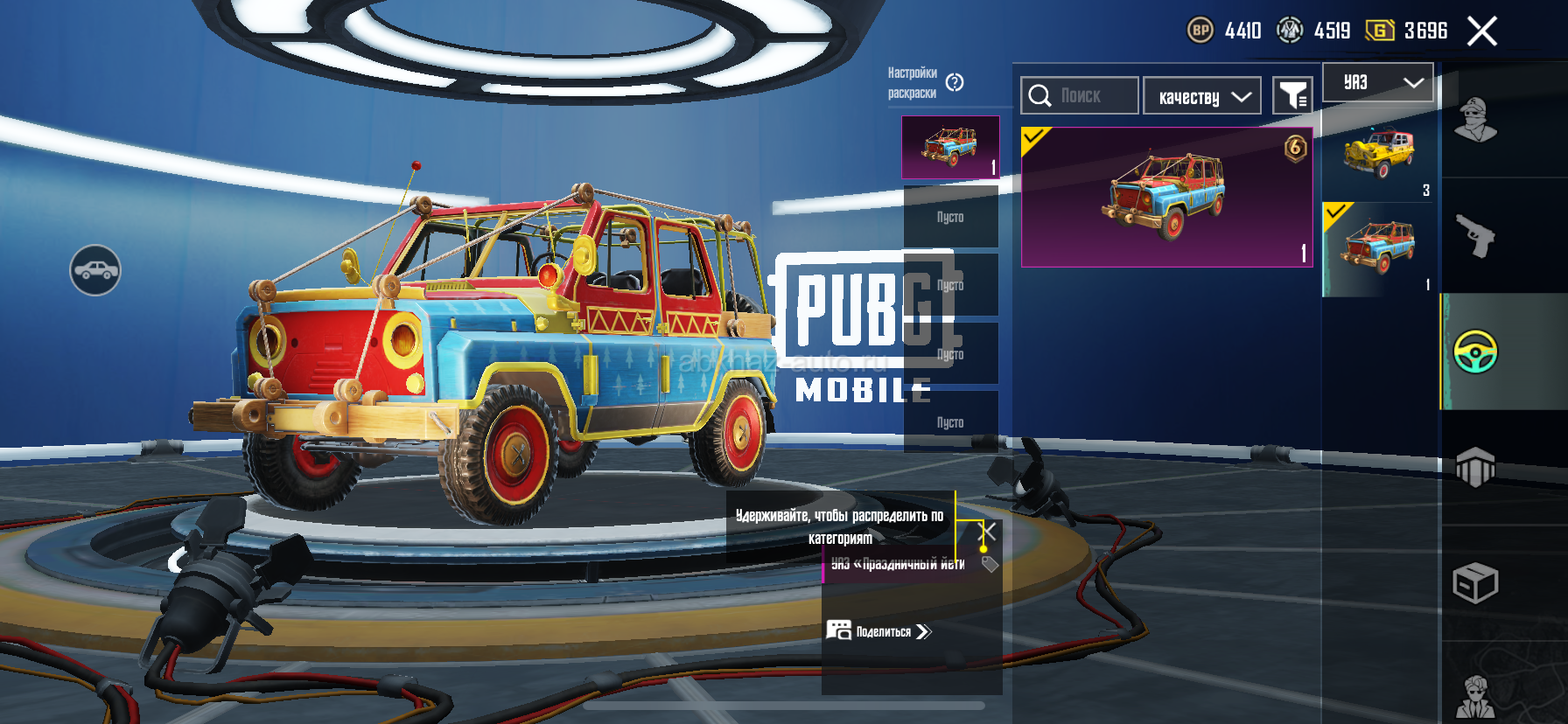1568x724 pixels.
Task: Dismiss the category hint tooltip
Action: pyautogui.click(x=987, y=531)
